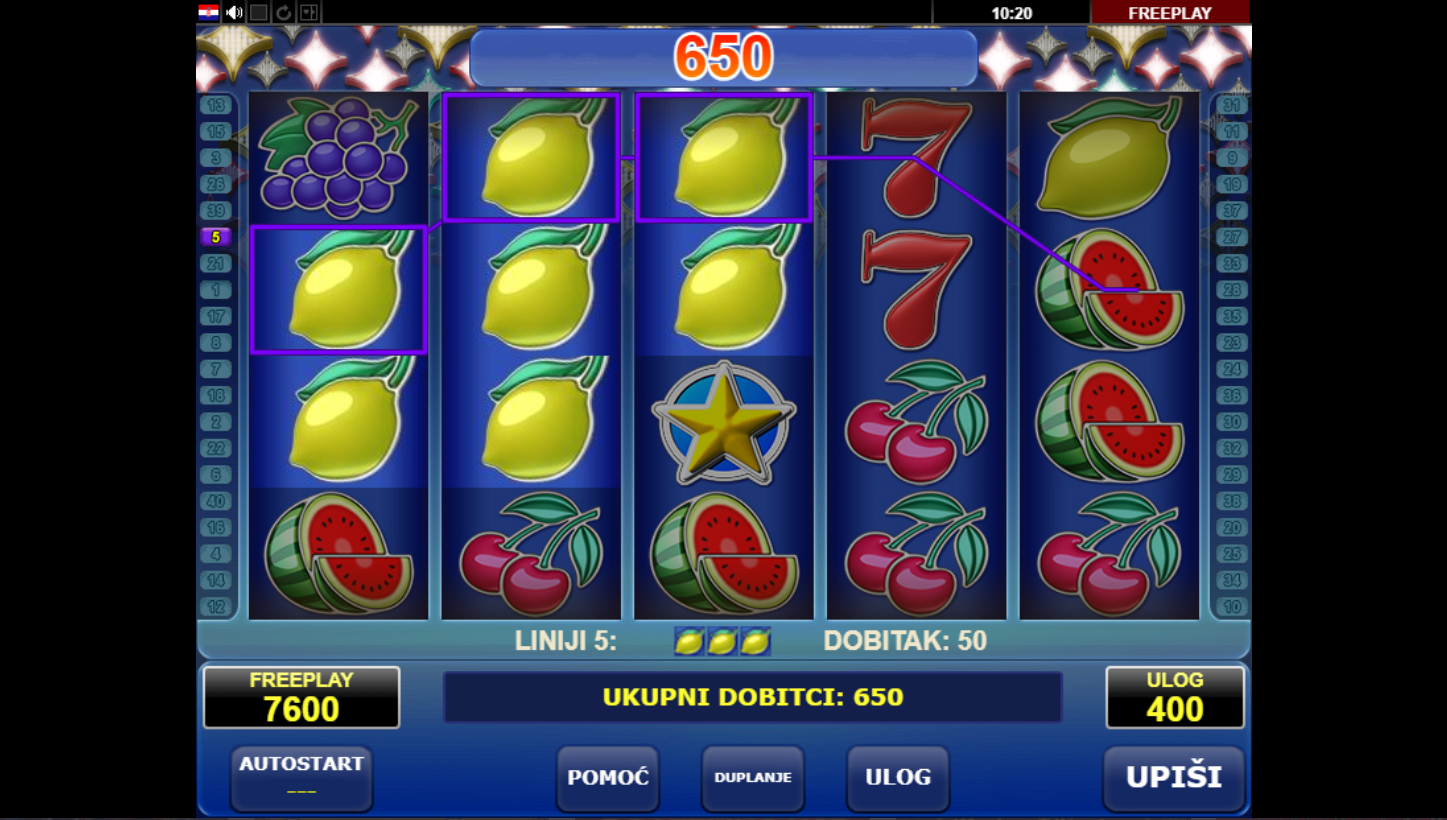
Task: Collect winnings with the UPIŠI button
Action: [x=1174, y=778]
